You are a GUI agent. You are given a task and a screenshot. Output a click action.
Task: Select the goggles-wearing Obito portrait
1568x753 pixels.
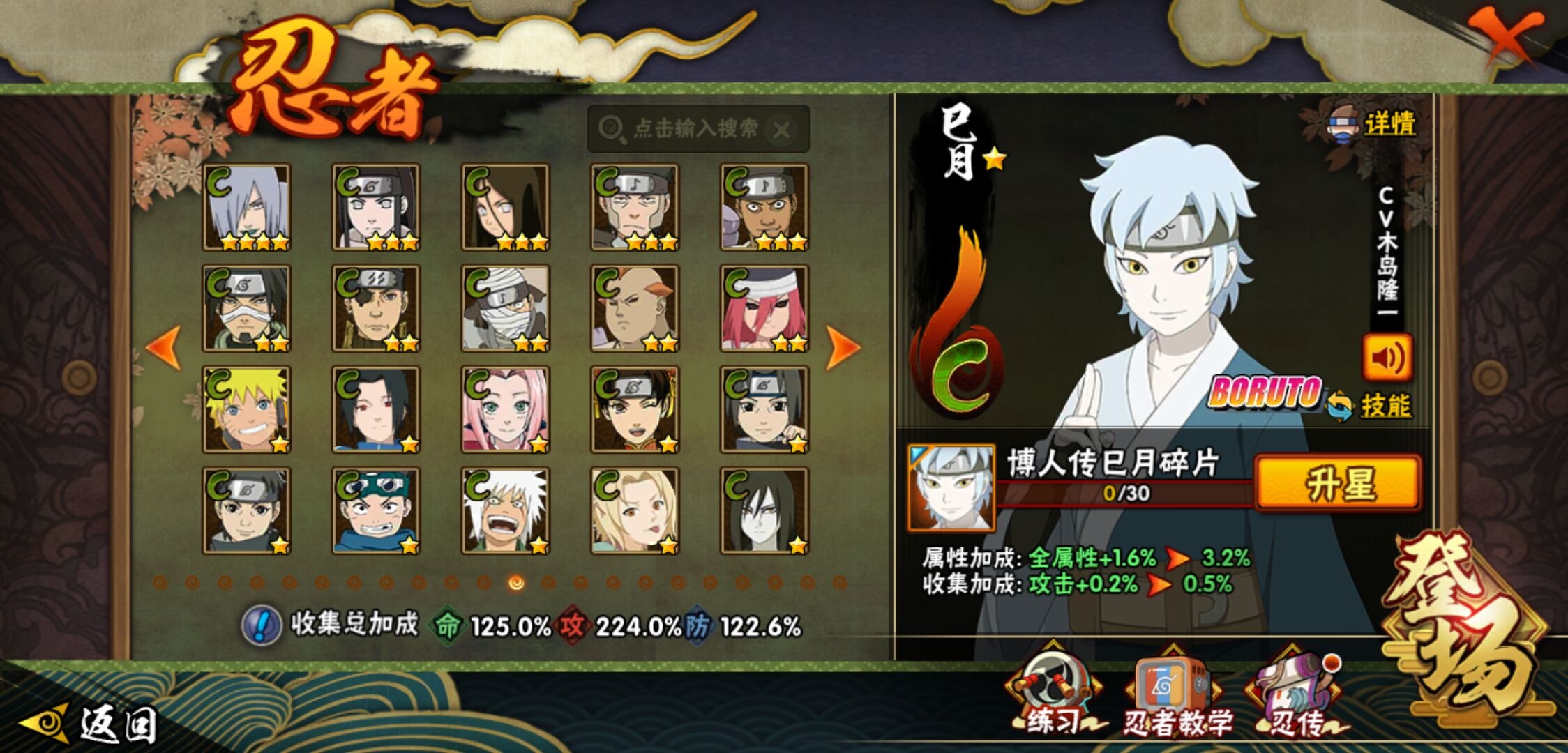coord(376,511)
